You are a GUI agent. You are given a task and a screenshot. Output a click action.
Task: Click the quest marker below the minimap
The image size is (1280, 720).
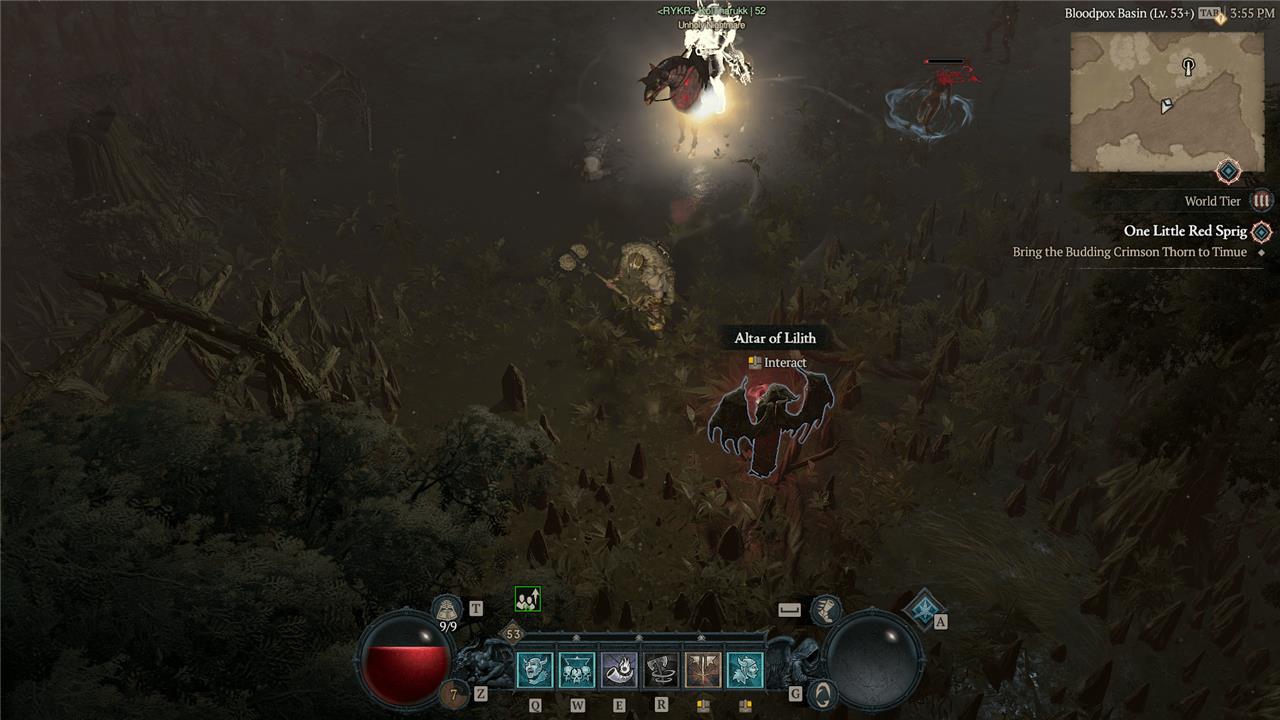pos(1228,171)
